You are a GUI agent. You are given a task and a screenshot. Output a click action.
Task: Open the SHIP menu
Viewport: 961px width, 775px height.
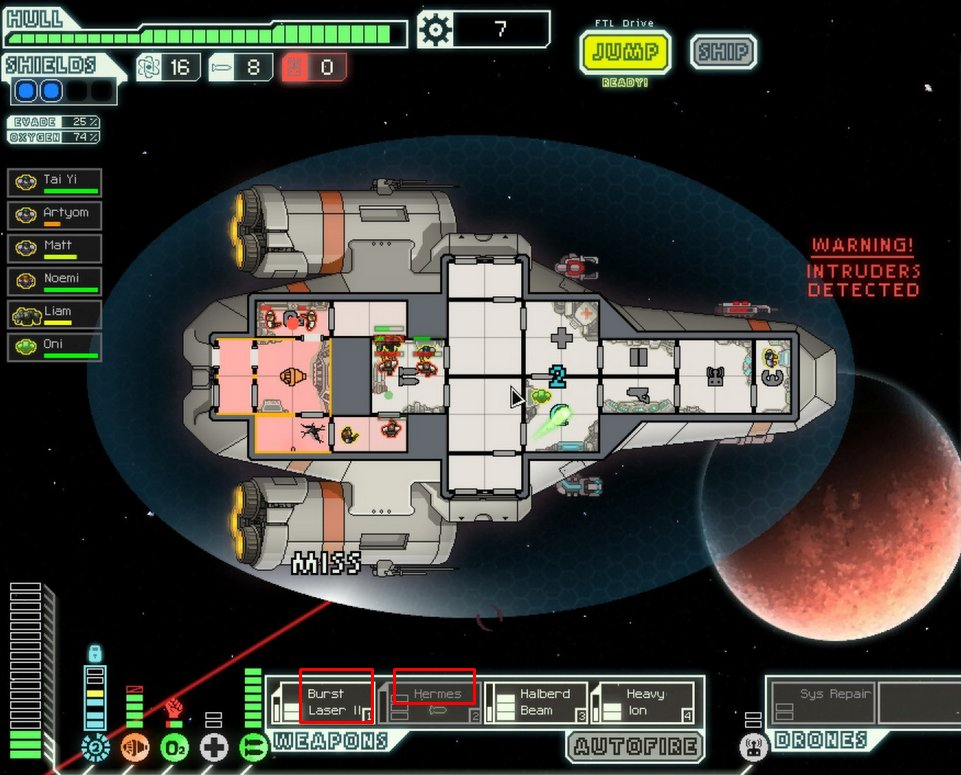tap(722, 52)
